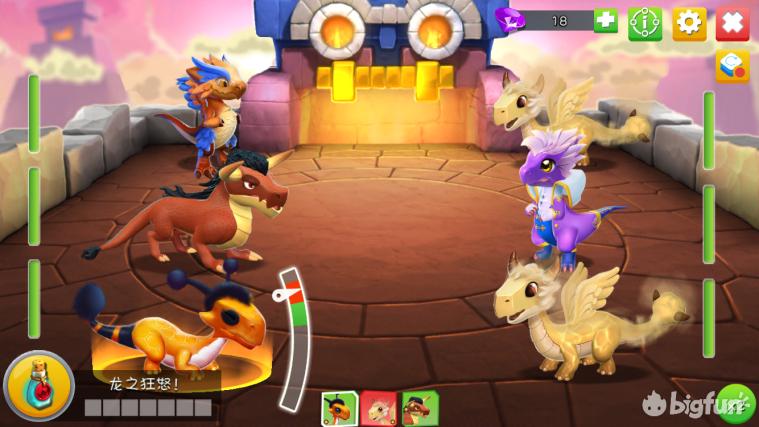Select the brown horned dragon portrait
759x427 pixels.
419,408
